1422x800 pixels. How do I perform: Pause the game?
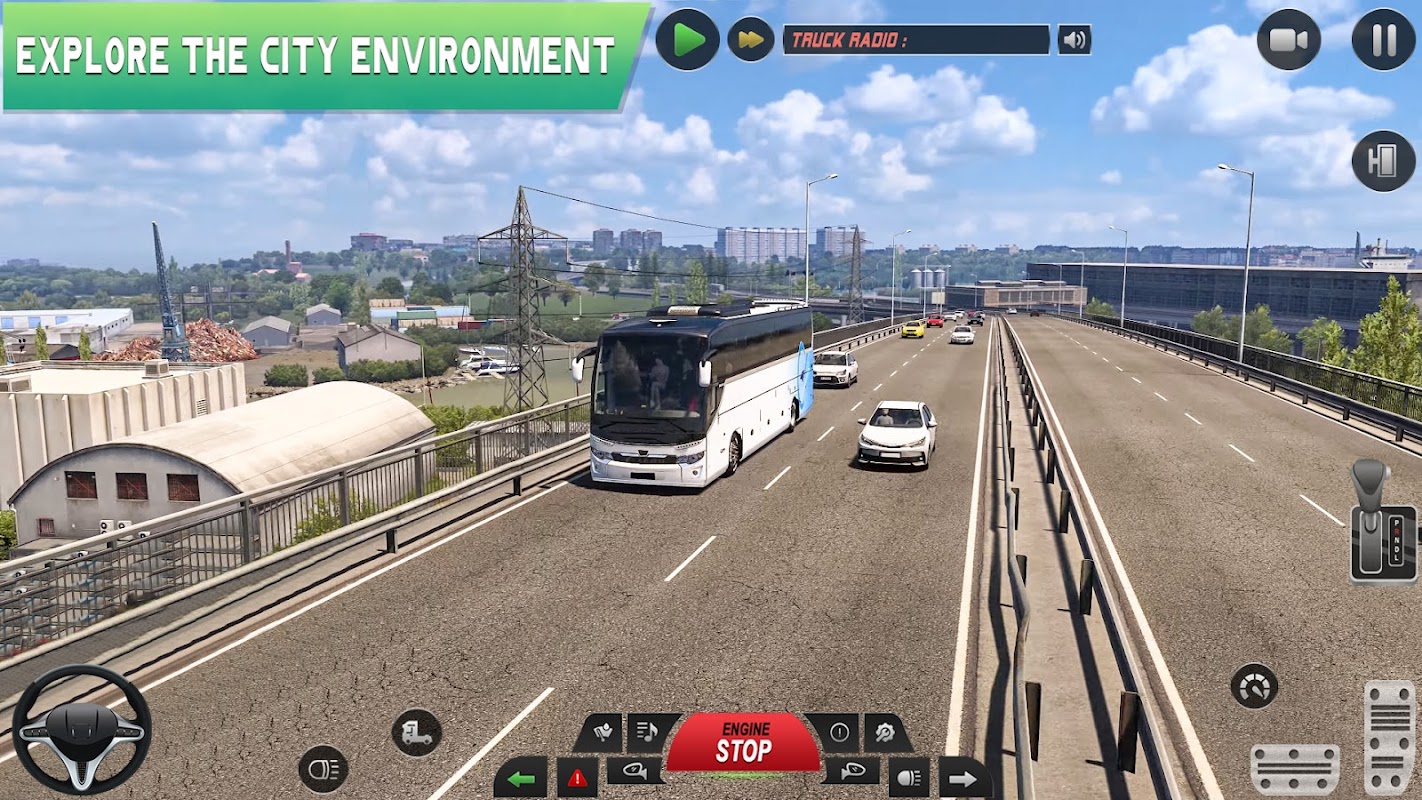[1383, 40]
